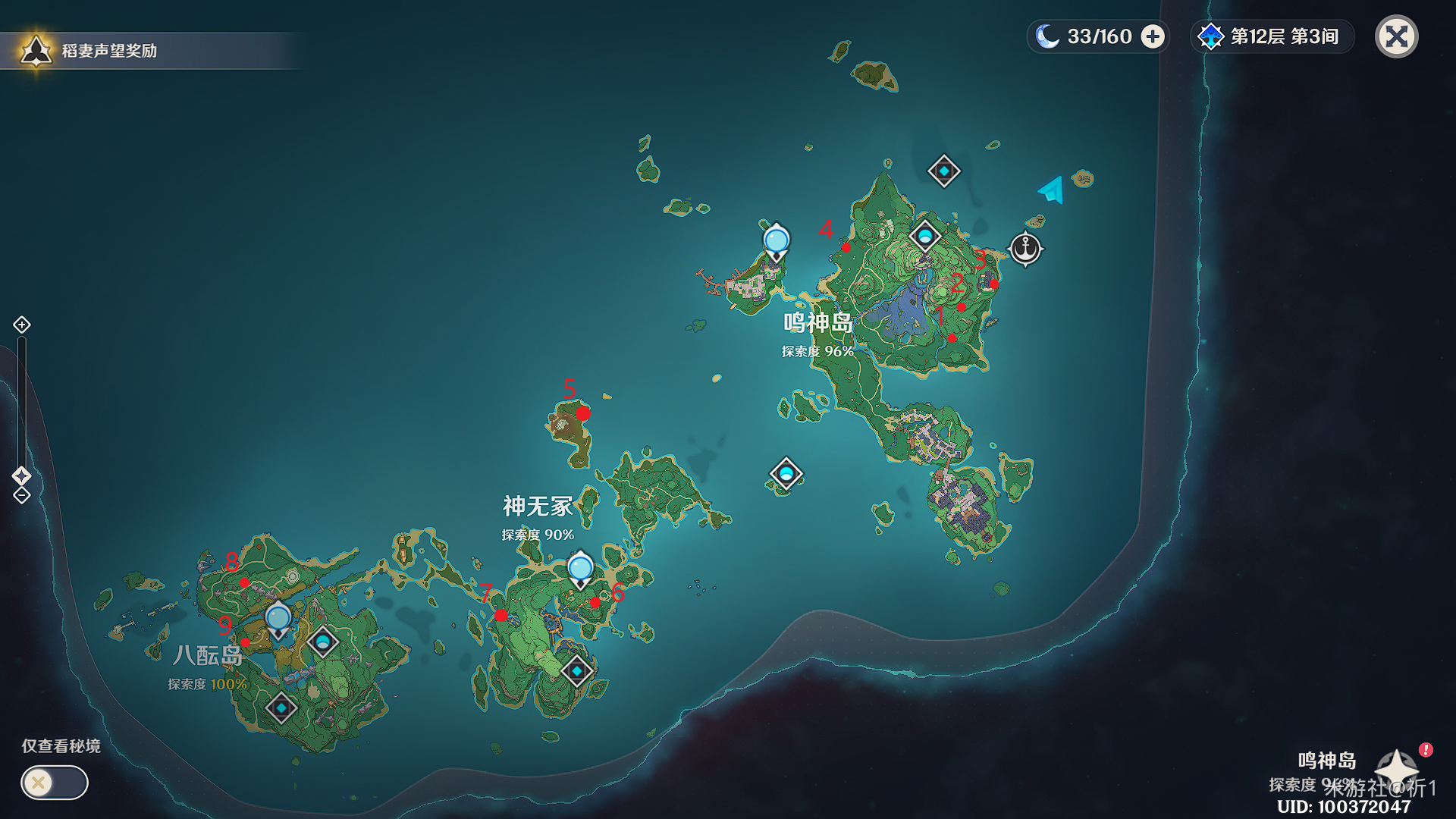Open the Original Resin panel via moon icon
The width and height of the screenshot is (1456, 819).
coord(1050,36)
